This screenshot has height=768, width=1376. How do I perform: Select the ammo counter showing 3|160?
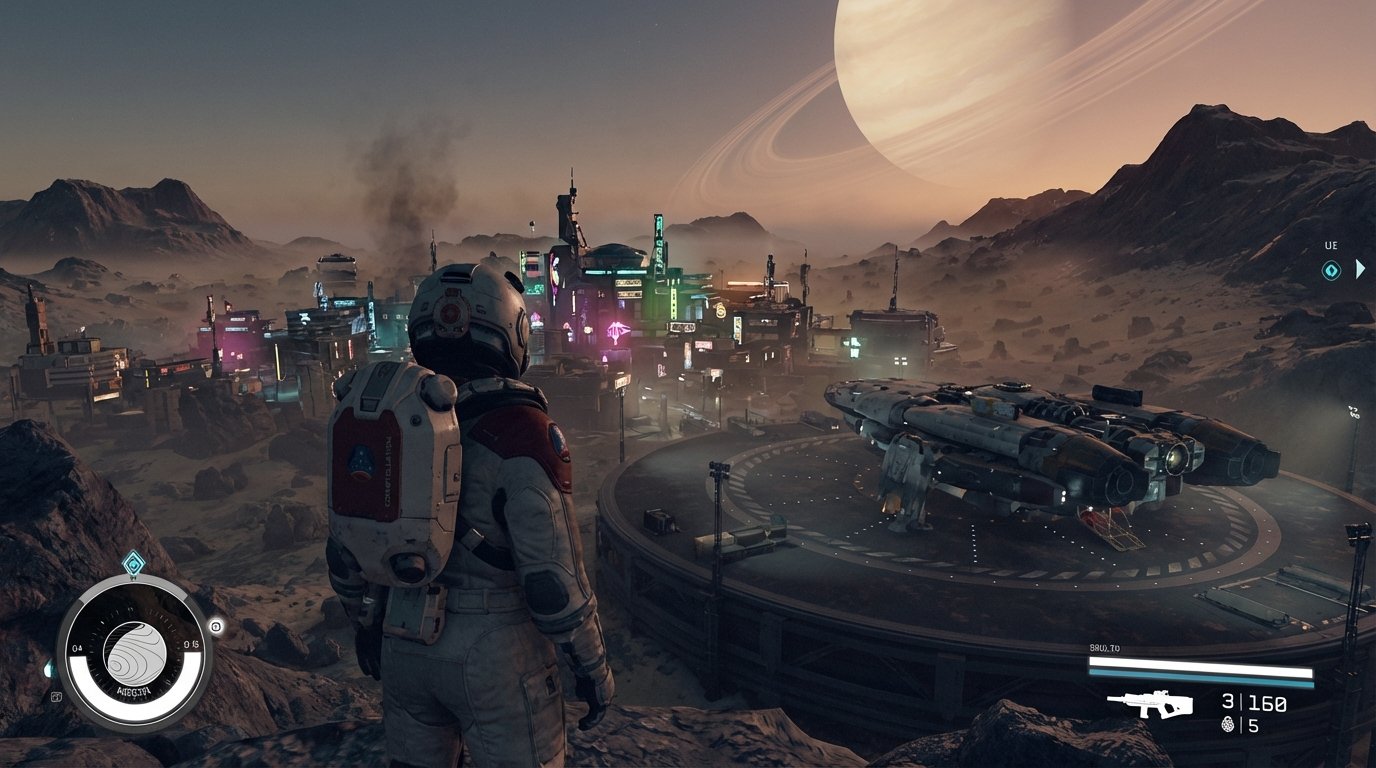point(1252,701)
